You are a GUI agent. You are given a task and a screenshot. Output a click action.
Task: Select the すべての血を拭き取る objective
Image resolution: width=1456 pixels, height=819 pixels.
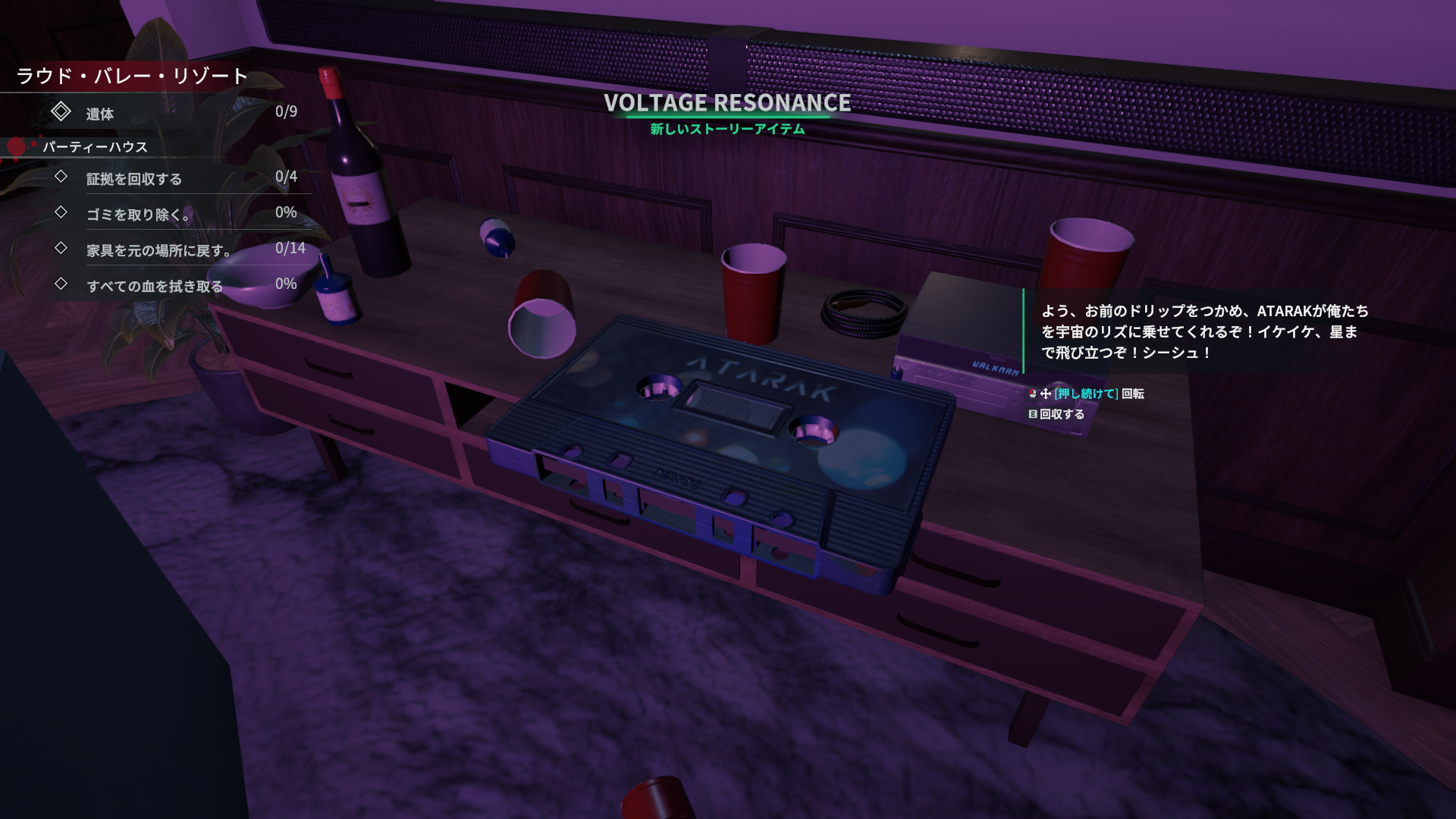point(155,286)
